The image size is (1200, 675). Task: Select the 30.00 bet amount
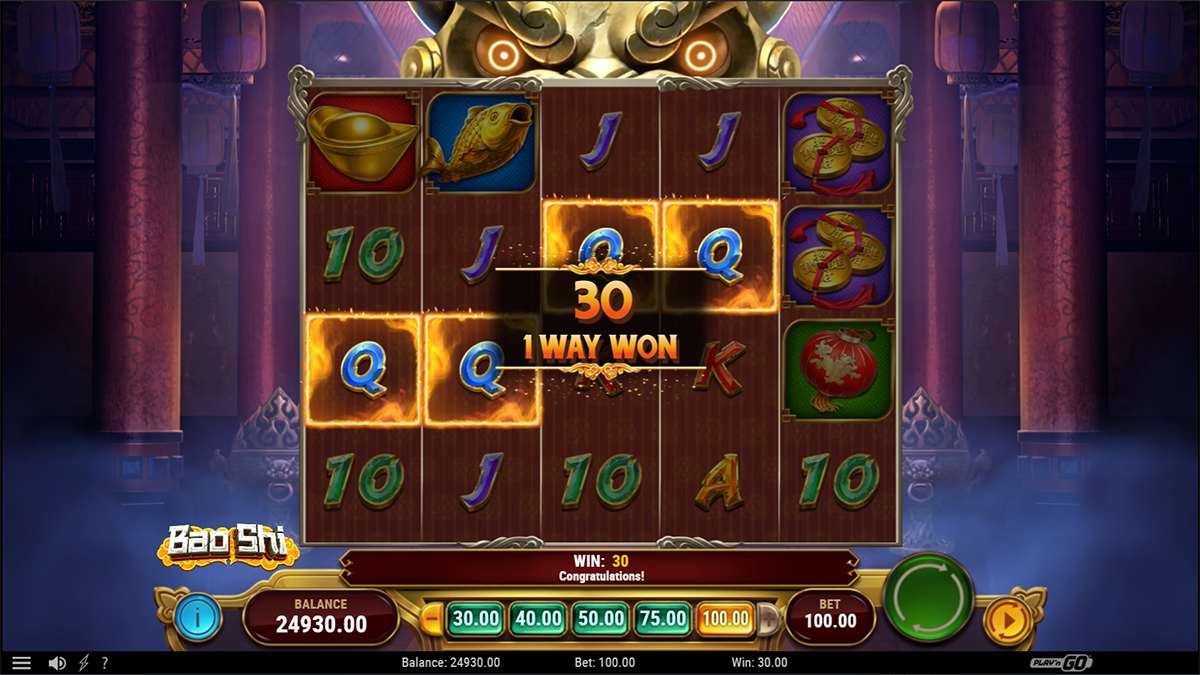475,619
